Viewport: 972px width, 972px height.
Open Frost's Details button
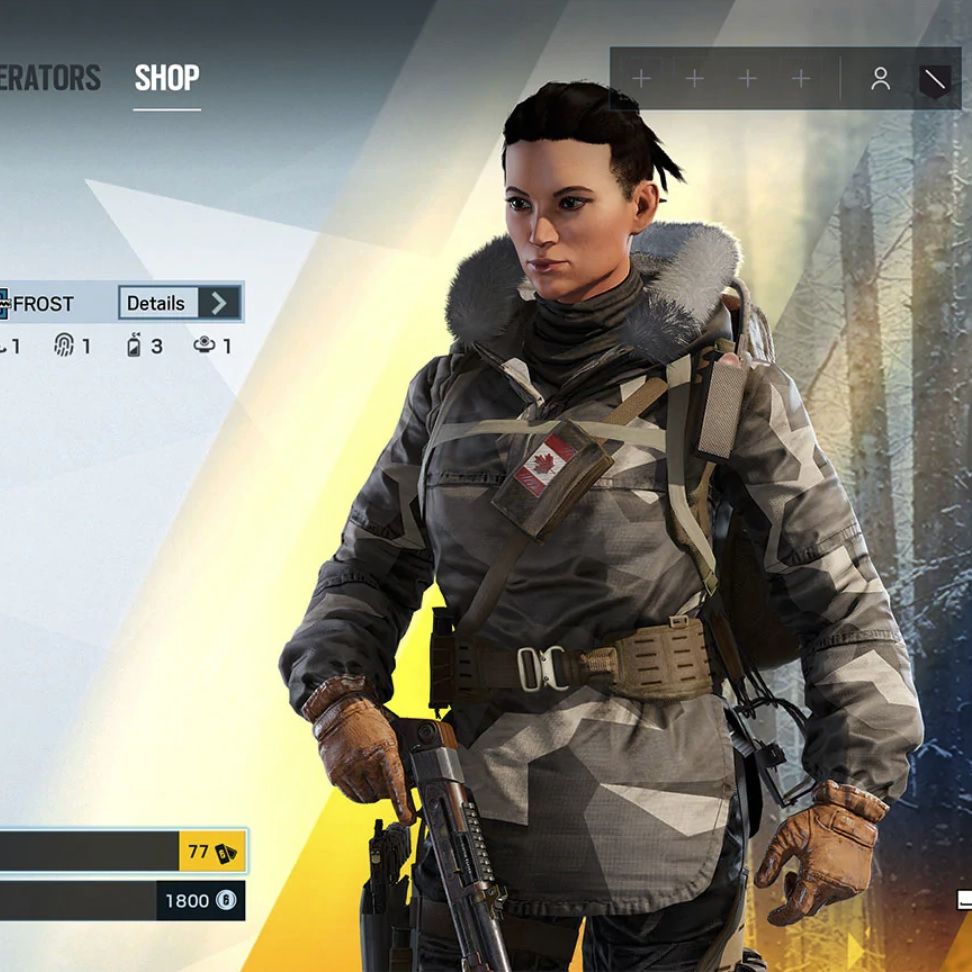click(x=180, y=303)
